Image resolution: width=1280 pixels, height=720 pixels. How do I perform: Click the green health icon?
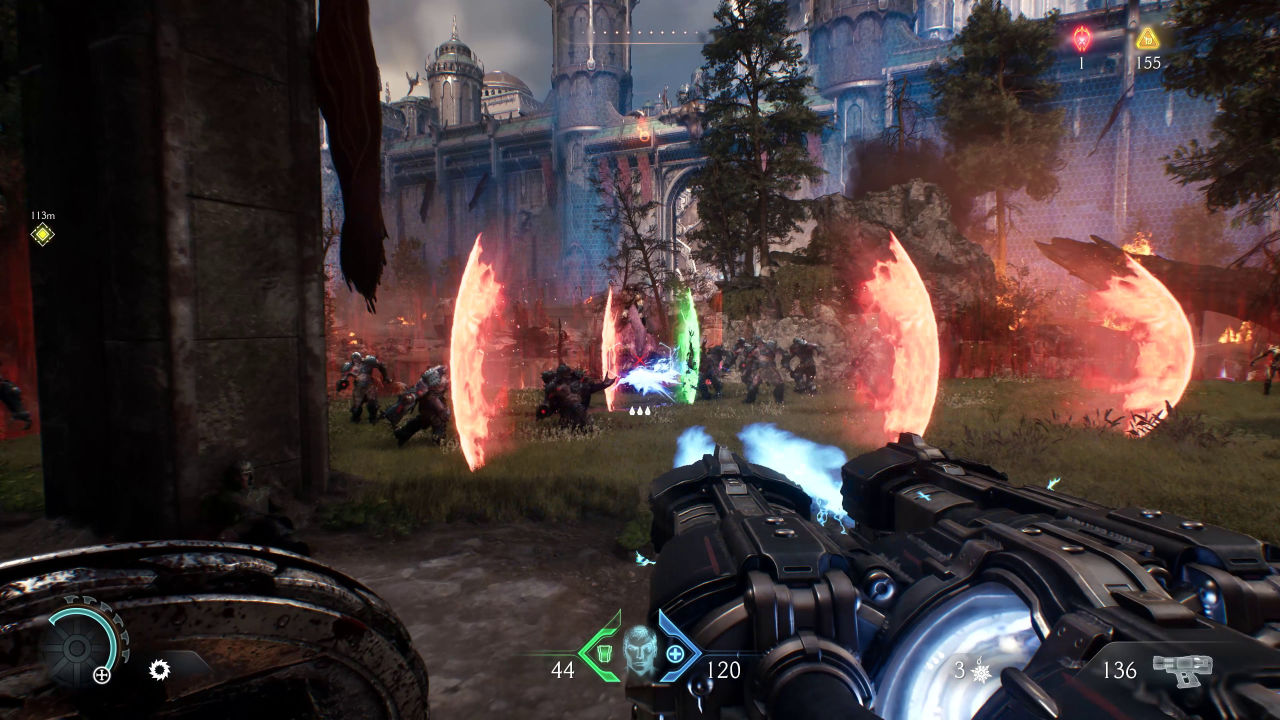pyautogui.click(x=603, y=655)
